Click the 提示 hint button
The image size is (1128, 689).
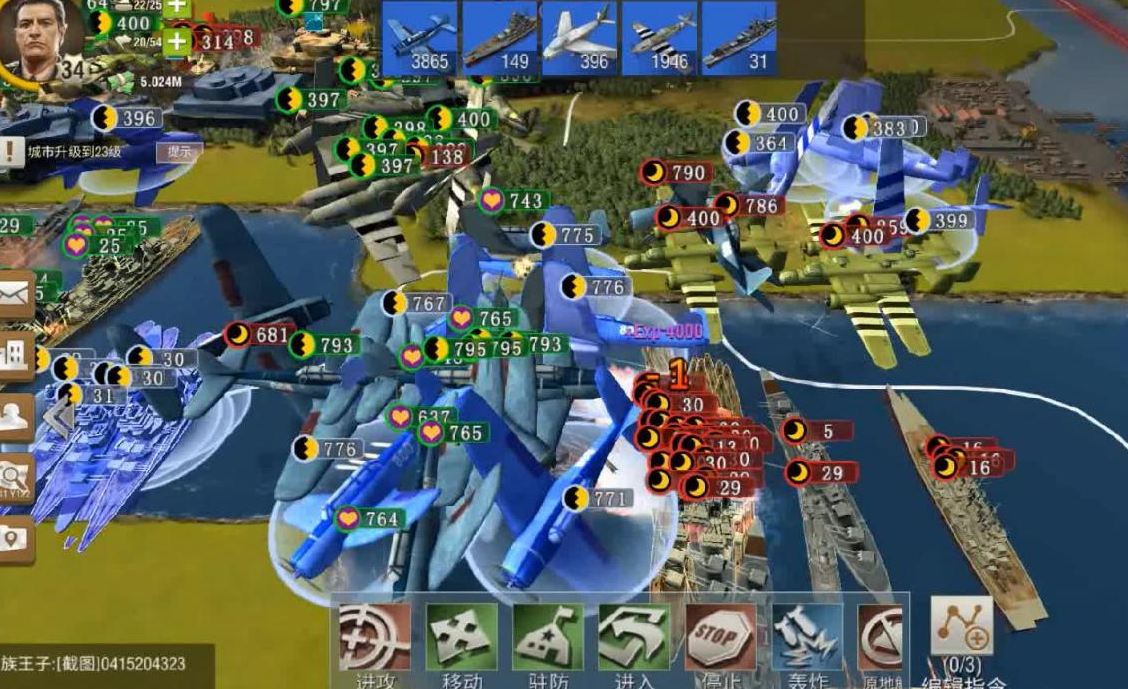tap(179, 152)
